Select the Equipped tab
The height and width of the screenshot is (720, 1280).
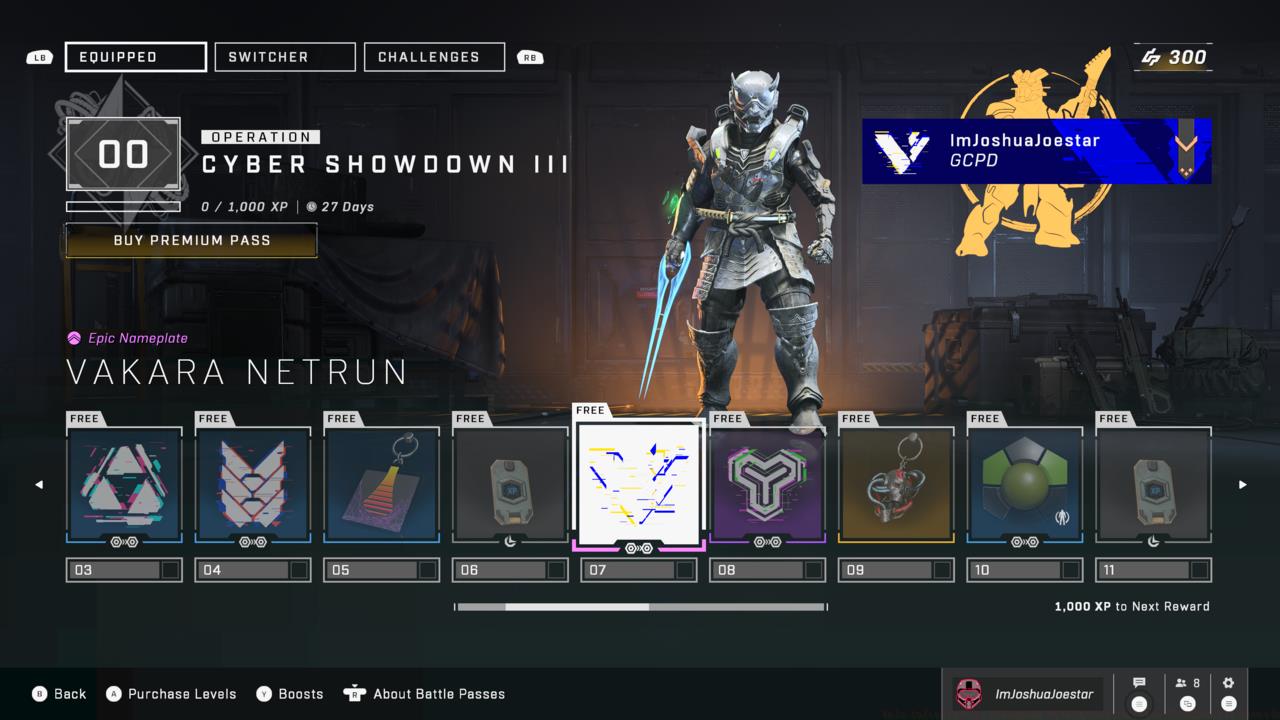pyautogui.click(x=136, y=57)
